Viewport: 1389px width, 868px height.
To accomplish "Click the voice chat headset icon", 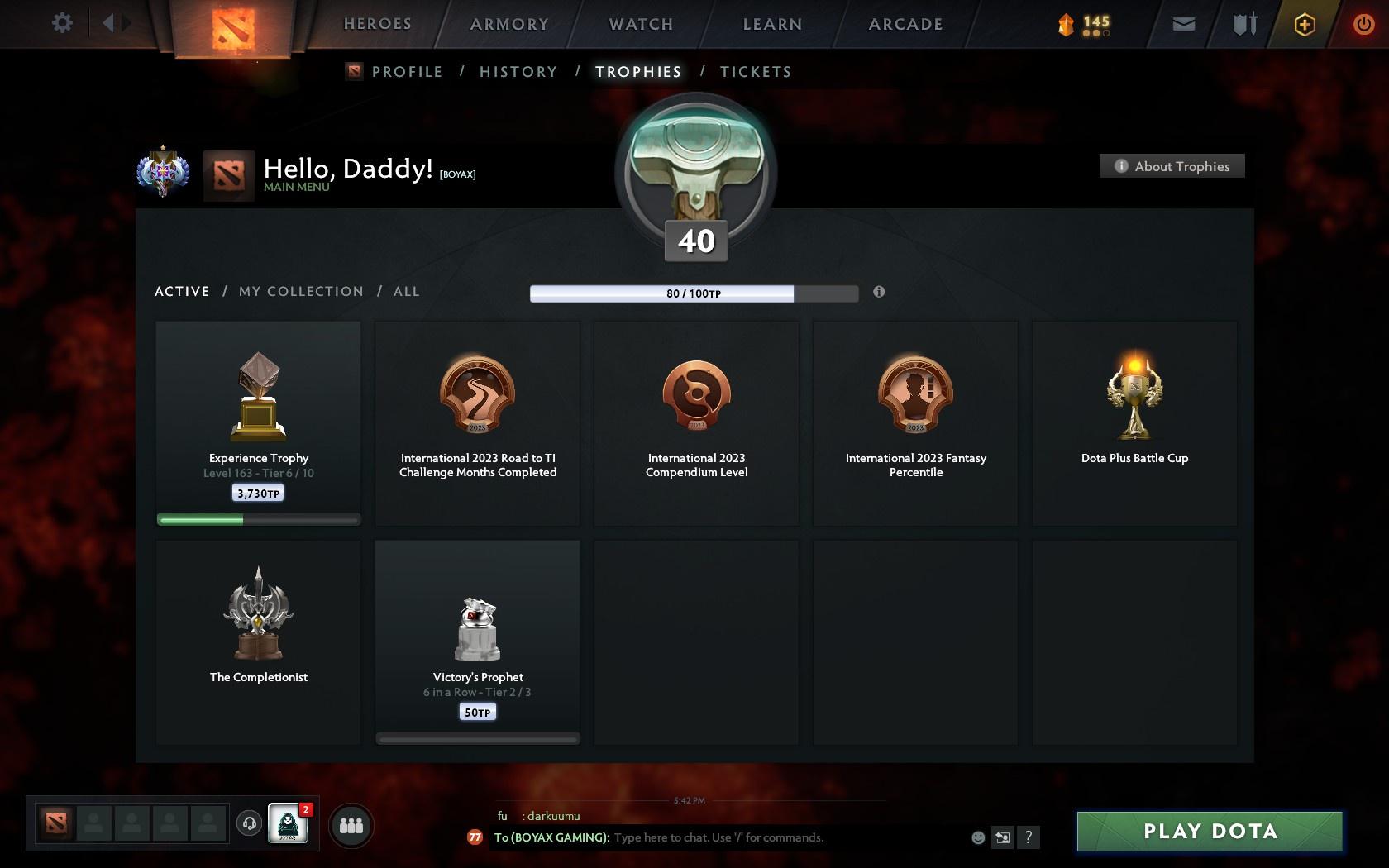I will pos(251,824).
